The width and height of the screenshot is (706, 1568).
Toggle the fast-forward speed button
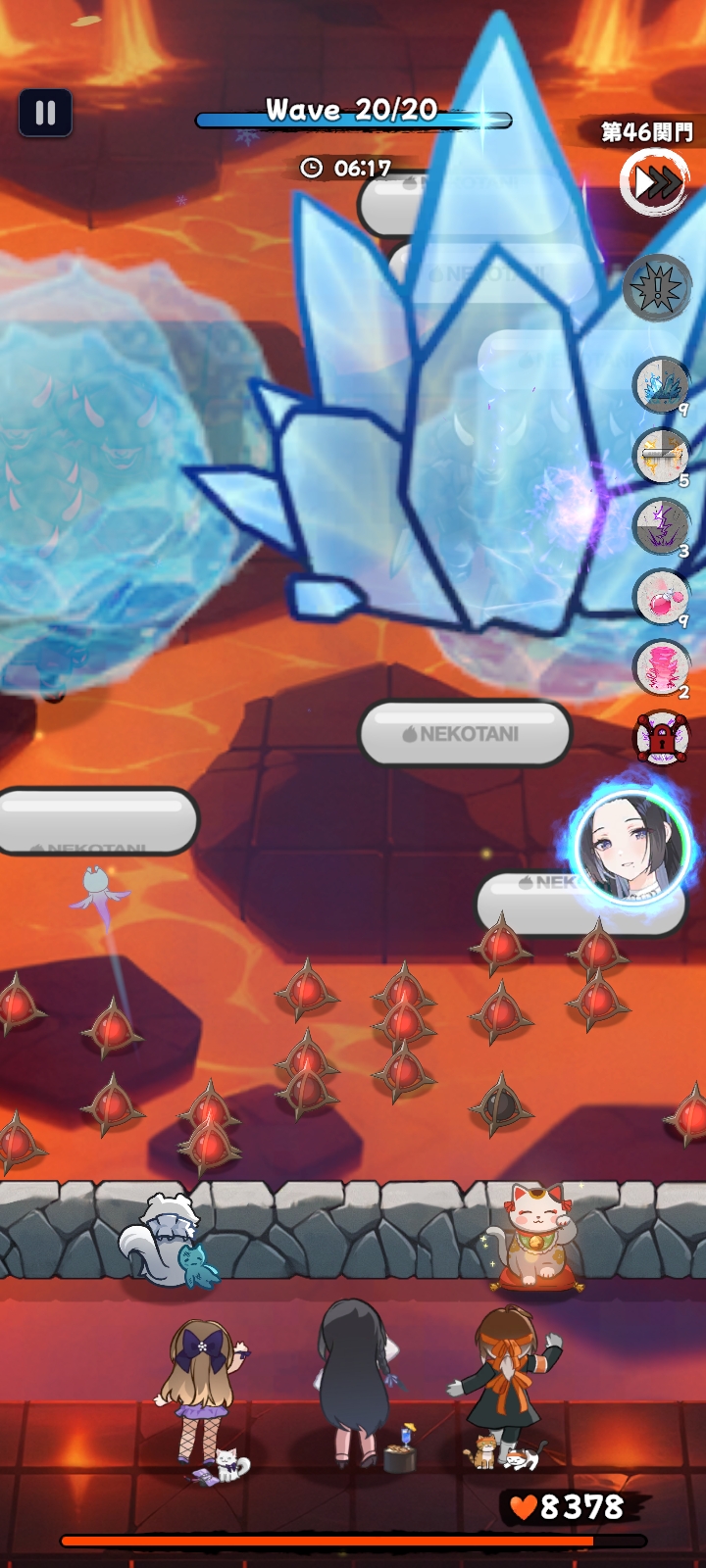655,182
